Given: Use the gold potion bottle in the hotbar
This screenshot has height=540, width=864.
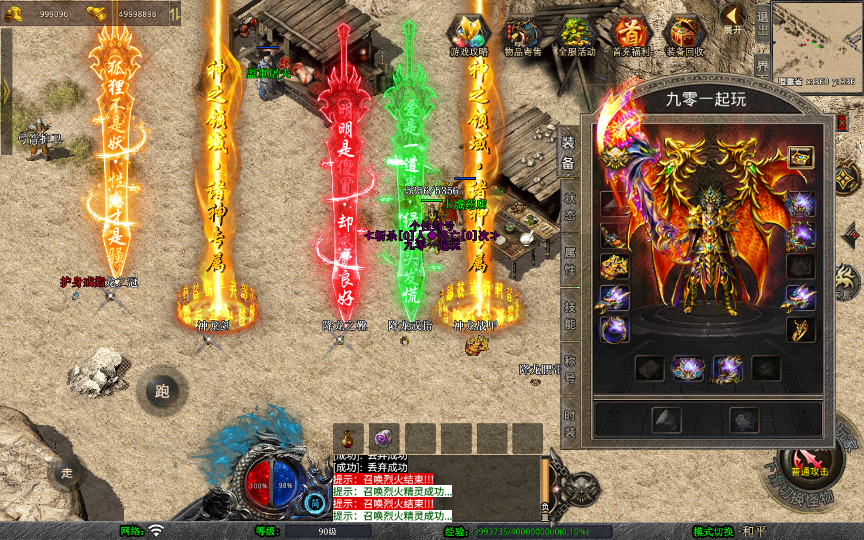Looking at the screenshot, I should [x=348, y=438].
